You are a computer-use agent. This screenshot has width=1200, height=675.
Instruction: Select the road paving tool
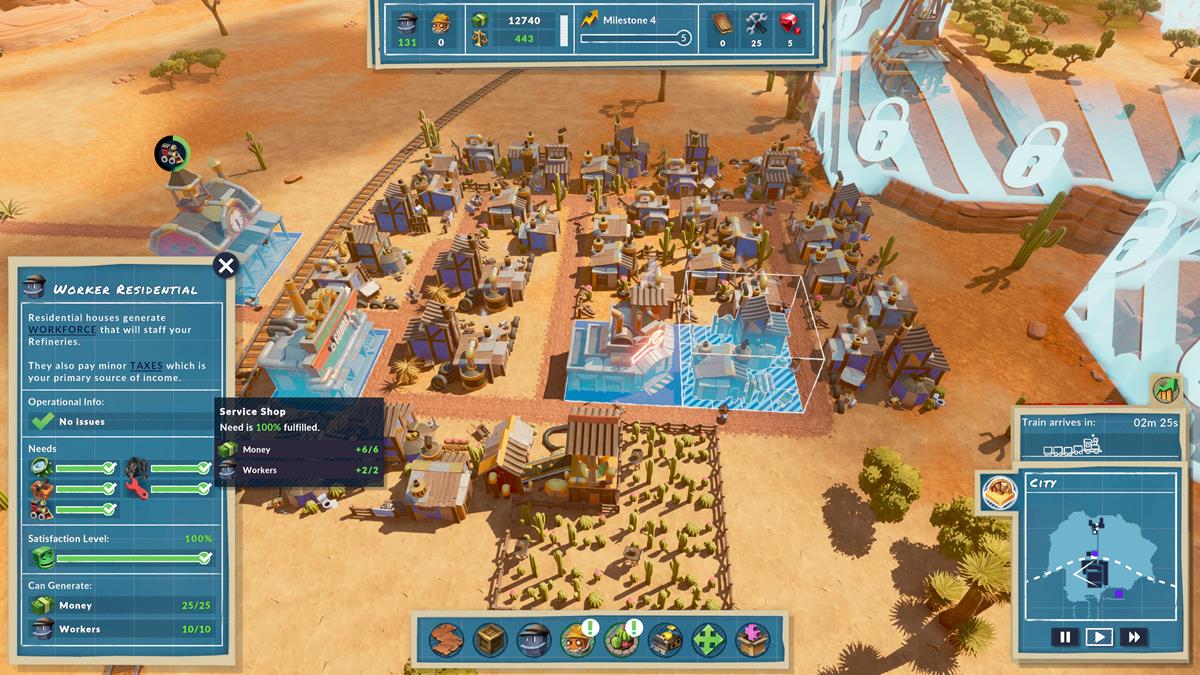pyautogui.click(x=446, y=640)
